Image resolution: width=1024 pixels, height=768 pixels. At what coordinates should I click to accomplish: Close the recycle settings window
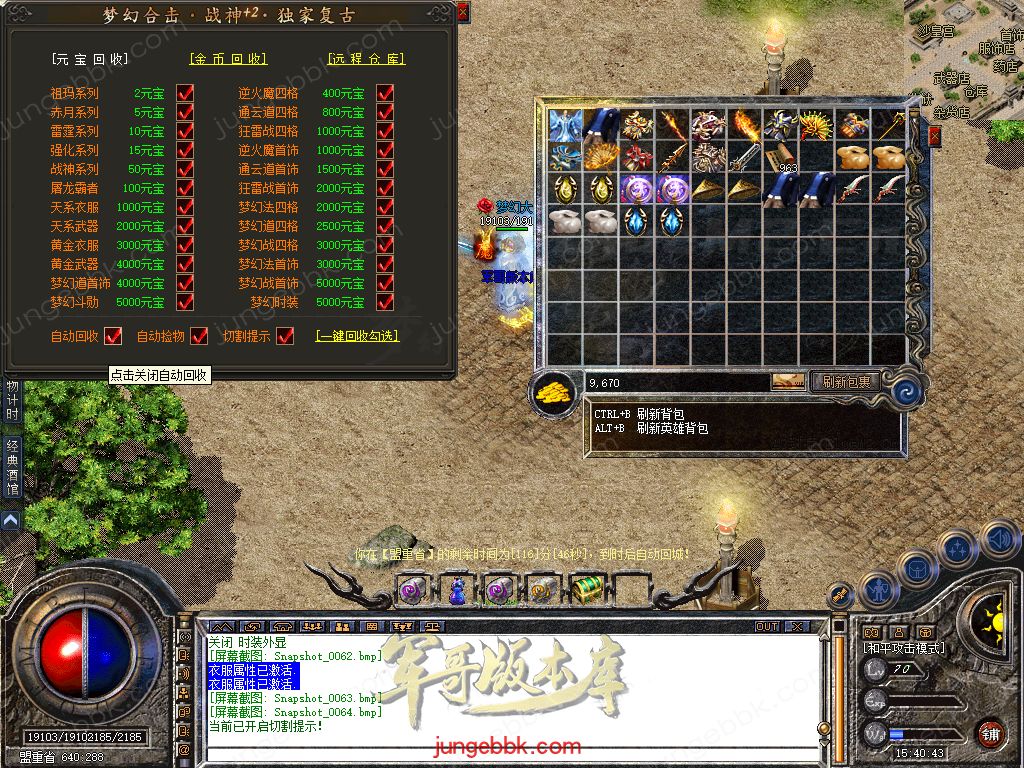tap(462, 13)
